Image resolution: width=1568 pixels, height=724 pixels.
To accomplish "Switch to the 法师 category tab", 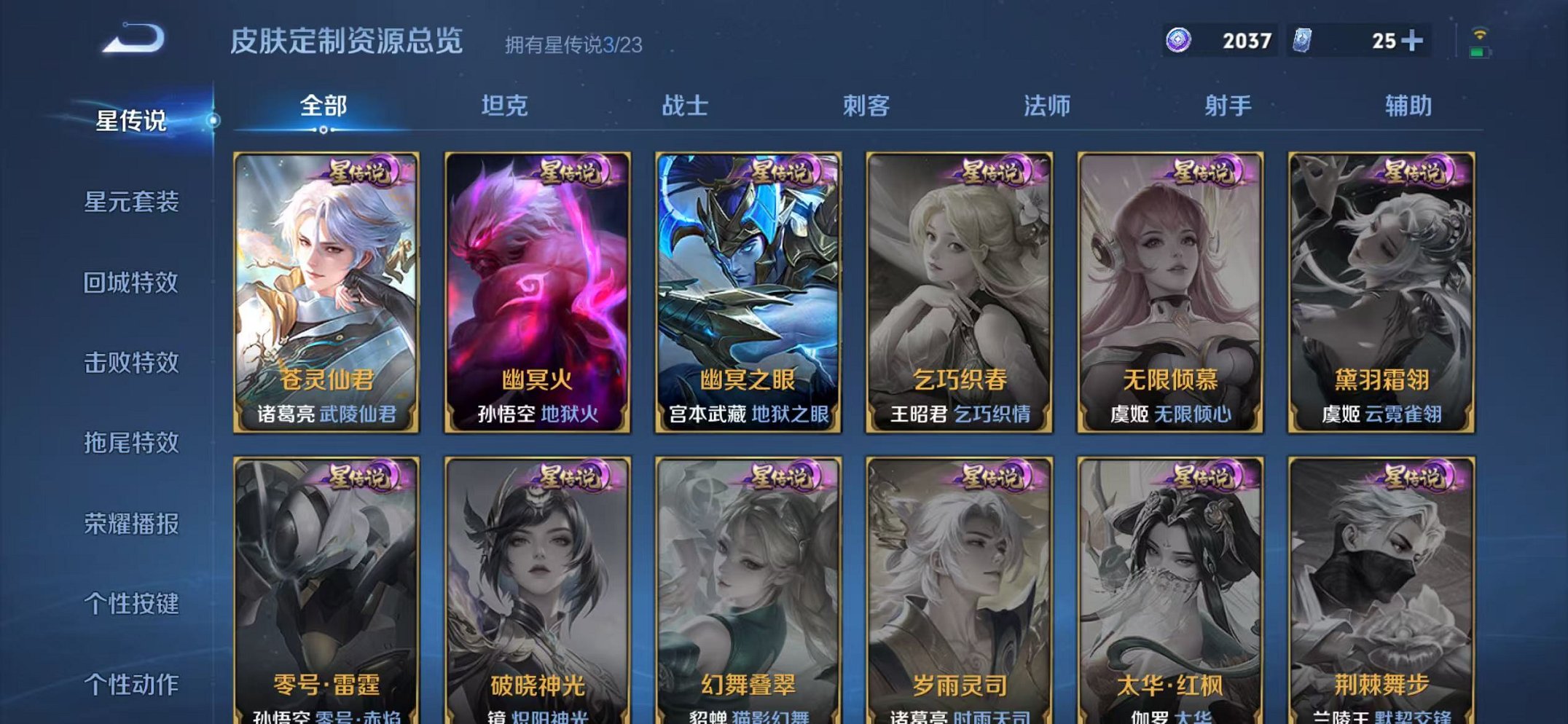I will pos(1046,106).
